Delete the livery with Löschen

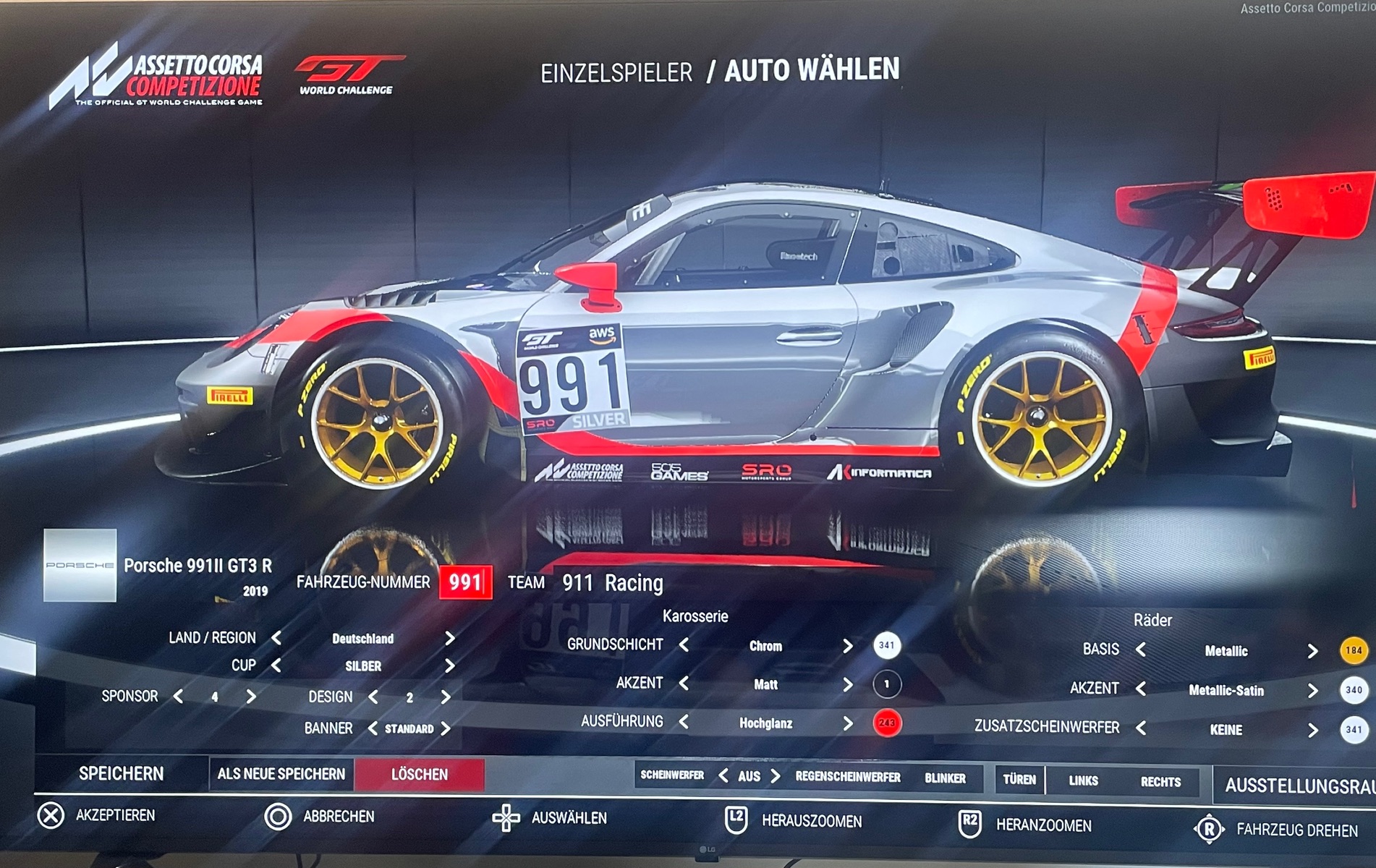[x=420, y=775]
